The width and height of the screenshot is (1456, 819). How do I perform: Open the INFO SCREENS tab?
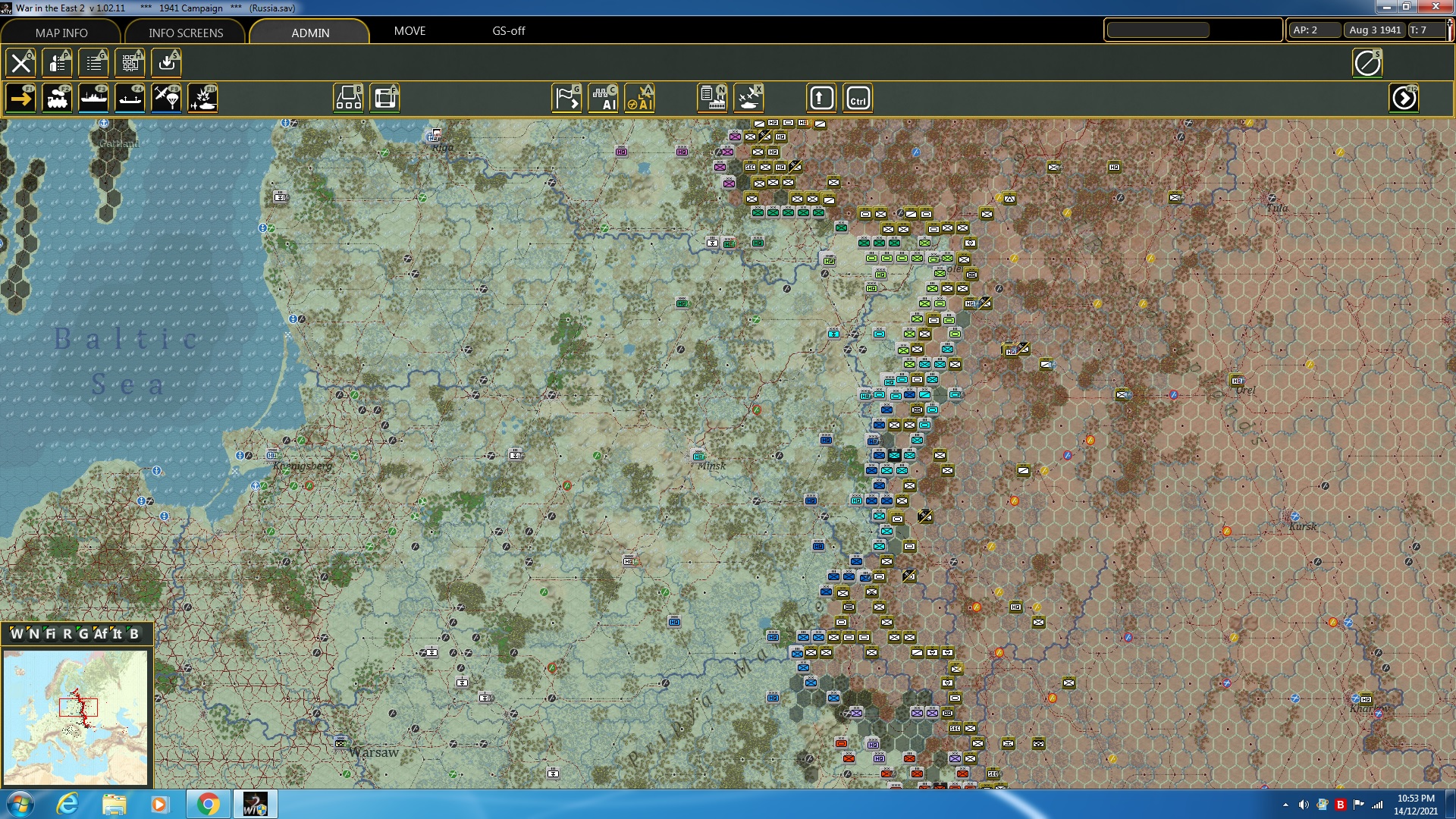[185, 33]
